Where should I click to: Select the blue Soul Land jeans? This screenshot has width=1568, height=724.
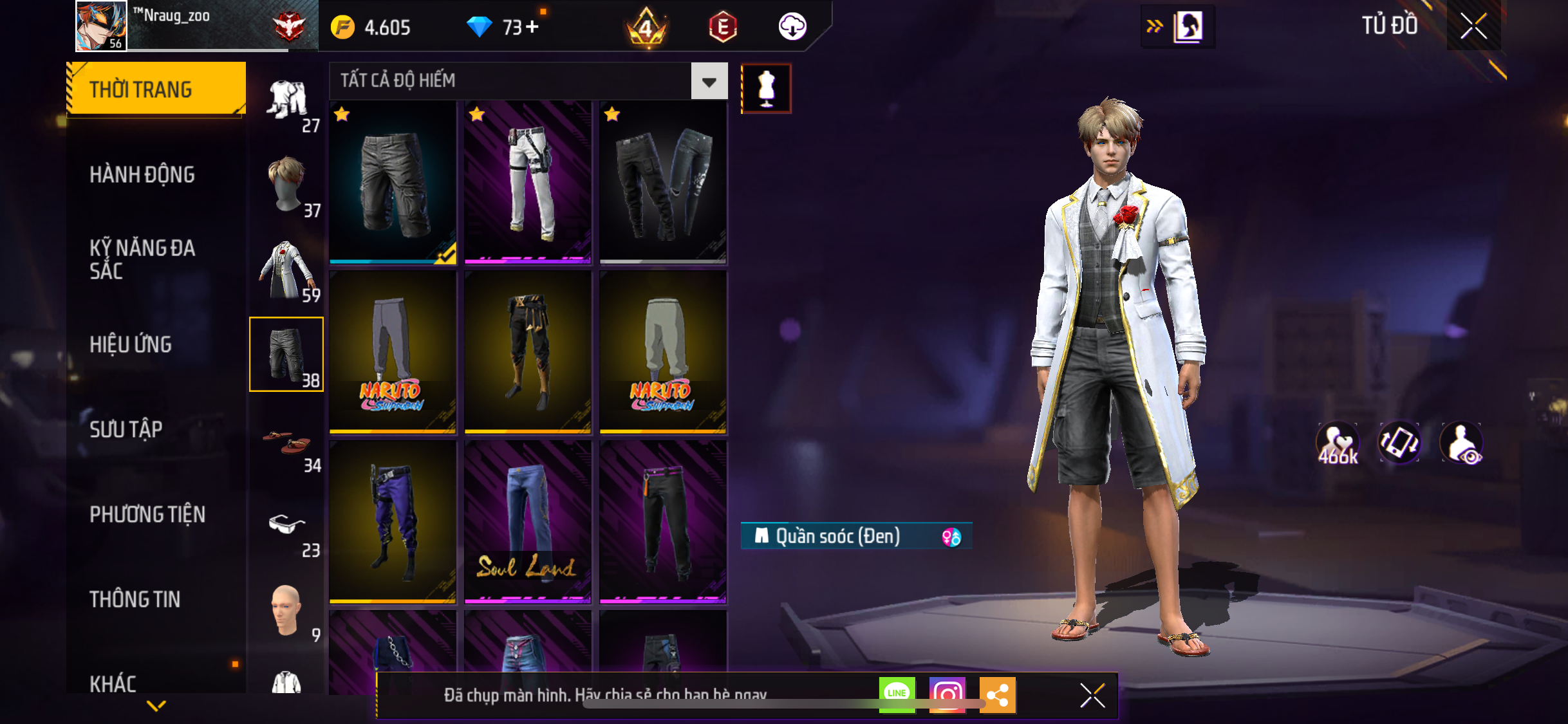click(528, 522)
